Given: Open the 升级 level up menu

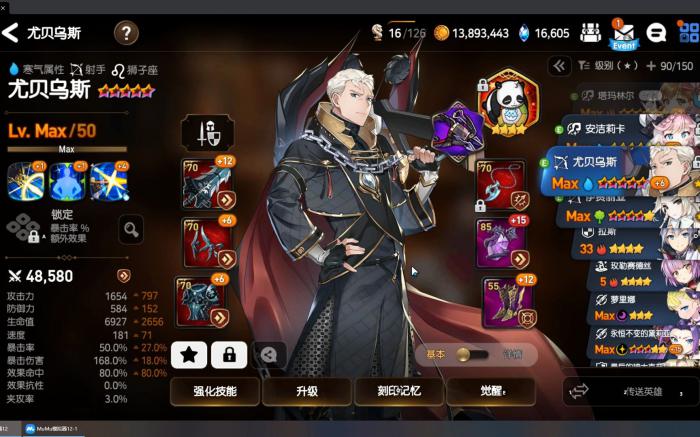Looking at the screenshot, I should tap(307, 392).
